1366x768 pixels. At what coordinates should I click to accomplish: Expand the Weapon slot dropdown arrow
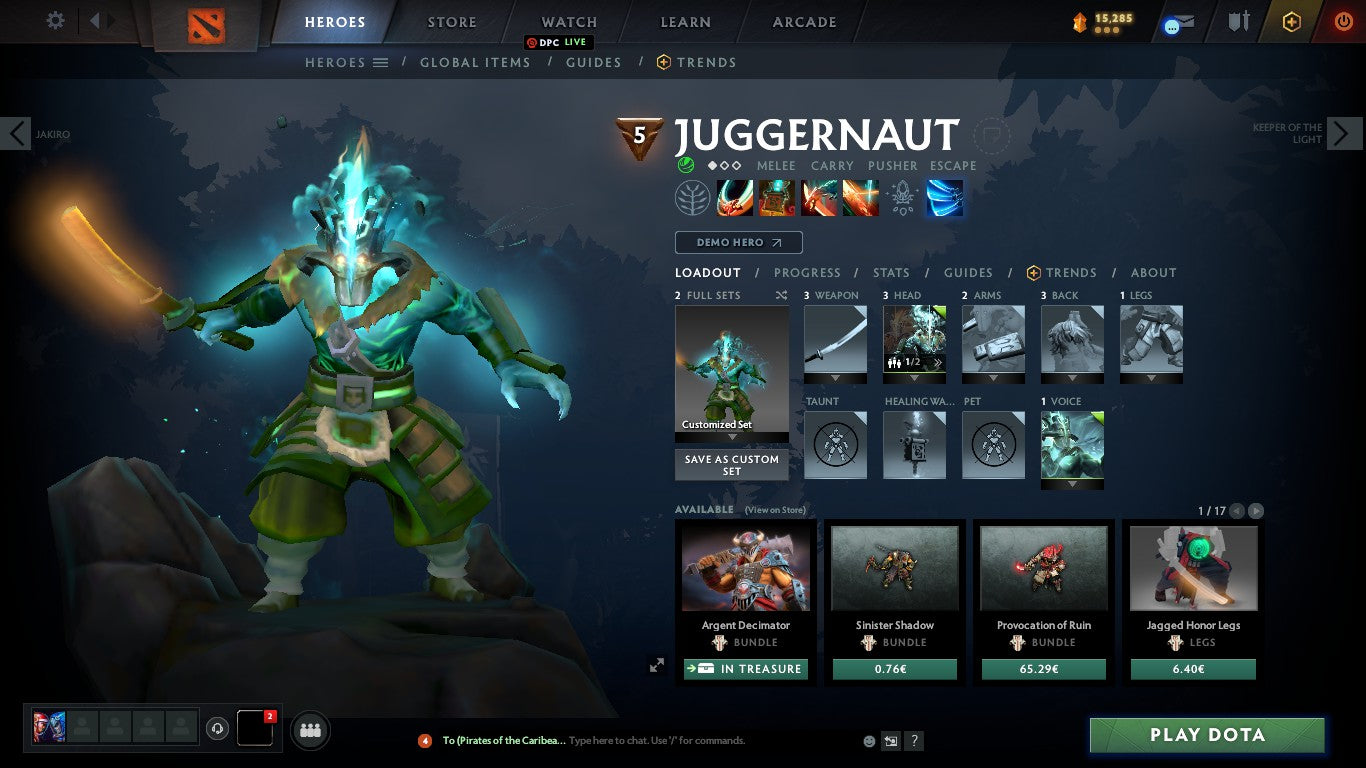tap(835, 378)
